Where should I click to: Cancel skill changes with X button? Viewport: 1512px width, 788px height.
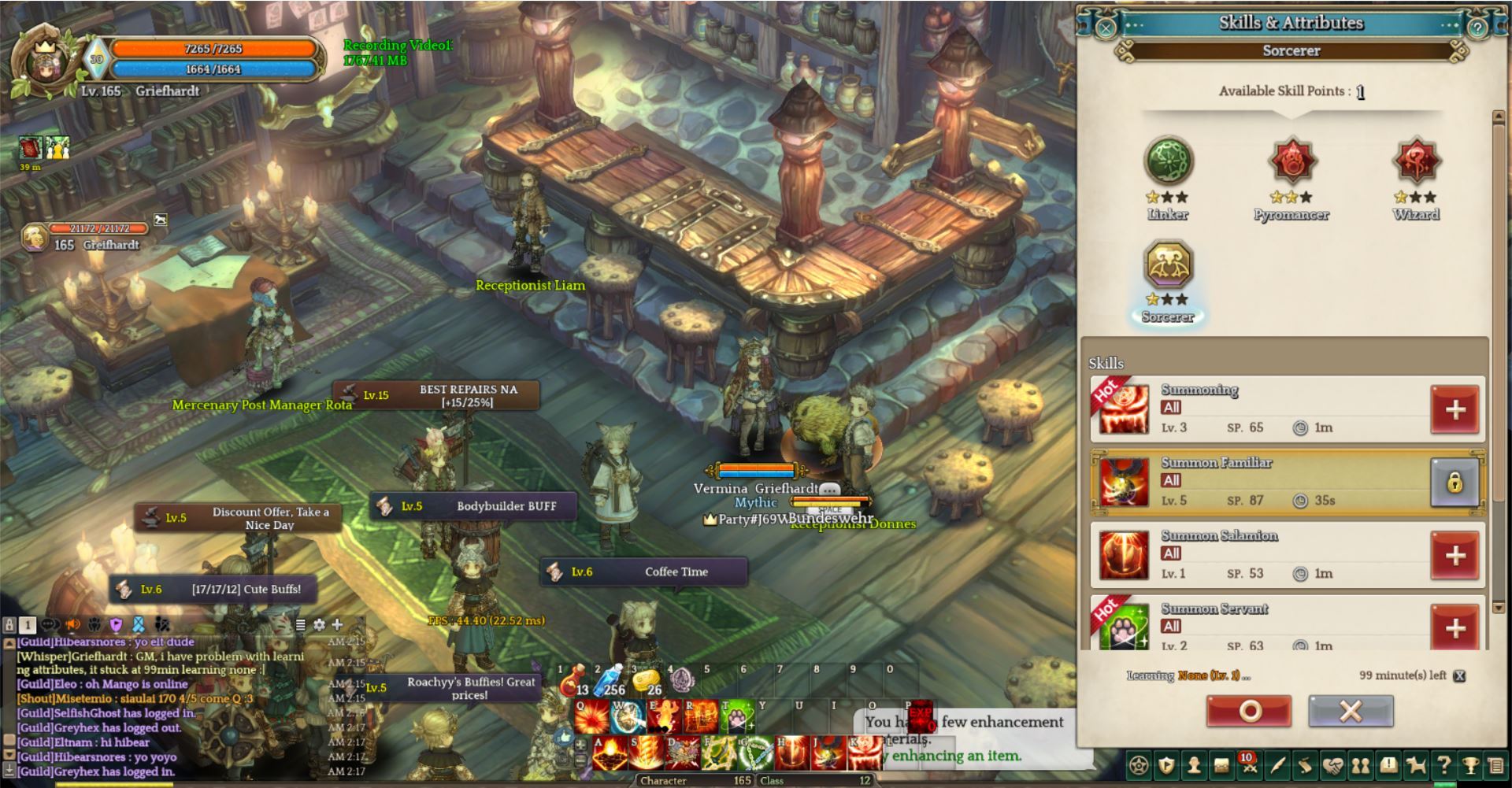[x=1351, y=712]
